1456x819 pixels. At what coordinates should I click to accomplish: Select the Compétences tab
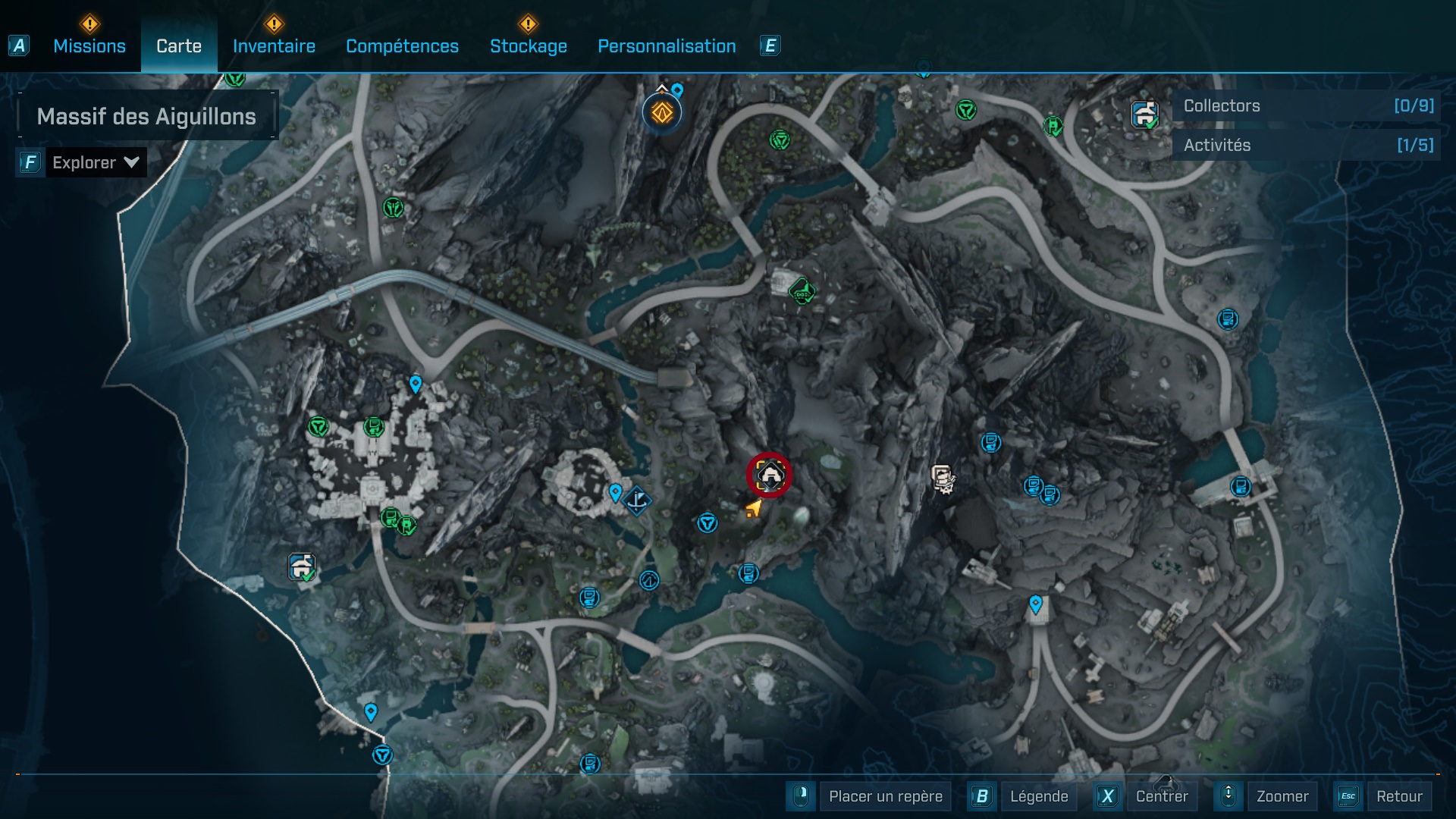(x=402, y=46)
